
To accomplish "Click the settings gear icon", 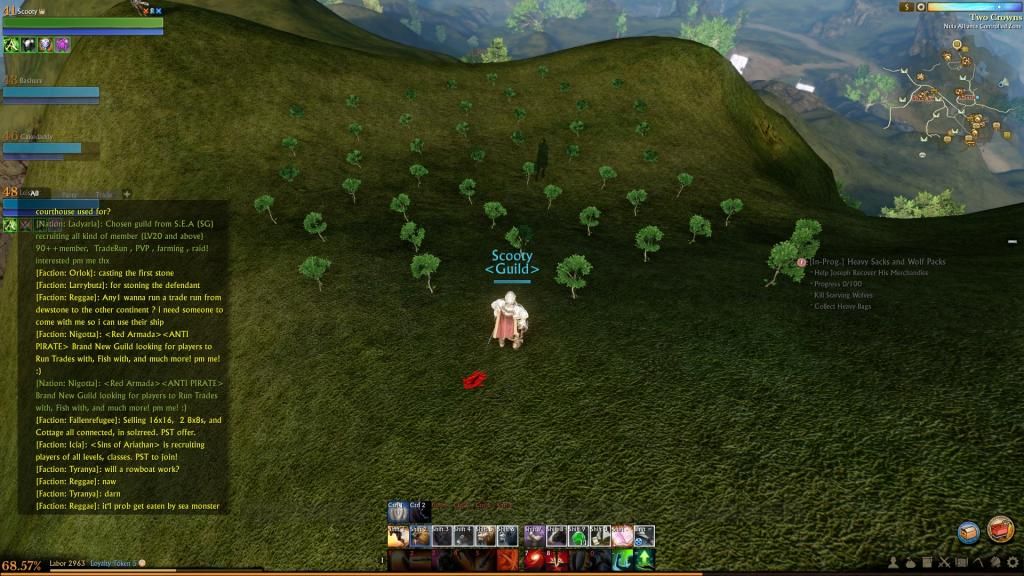I will pos(1012,561).
